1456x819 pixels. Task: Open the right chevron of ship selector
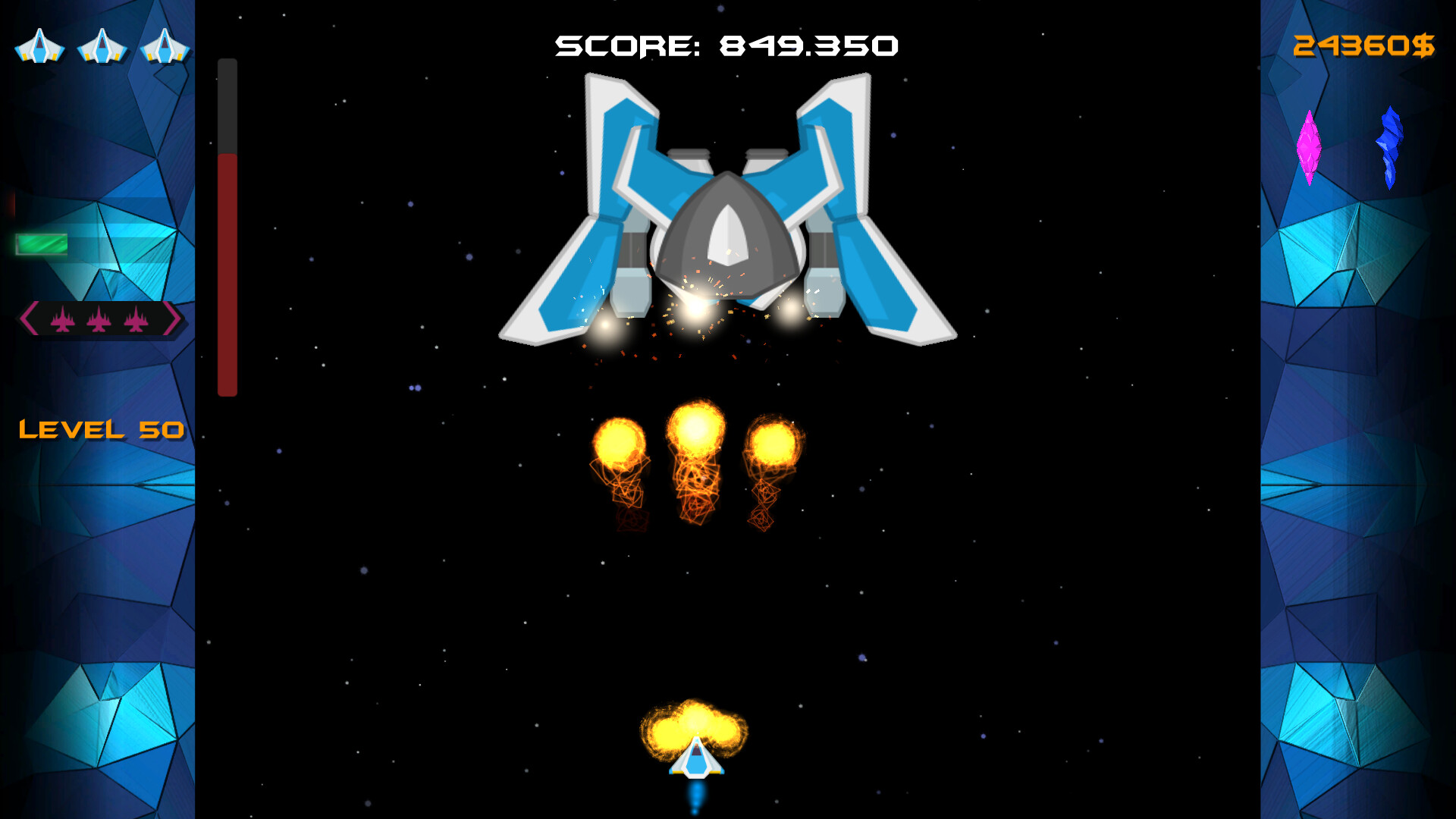[177, 319]
